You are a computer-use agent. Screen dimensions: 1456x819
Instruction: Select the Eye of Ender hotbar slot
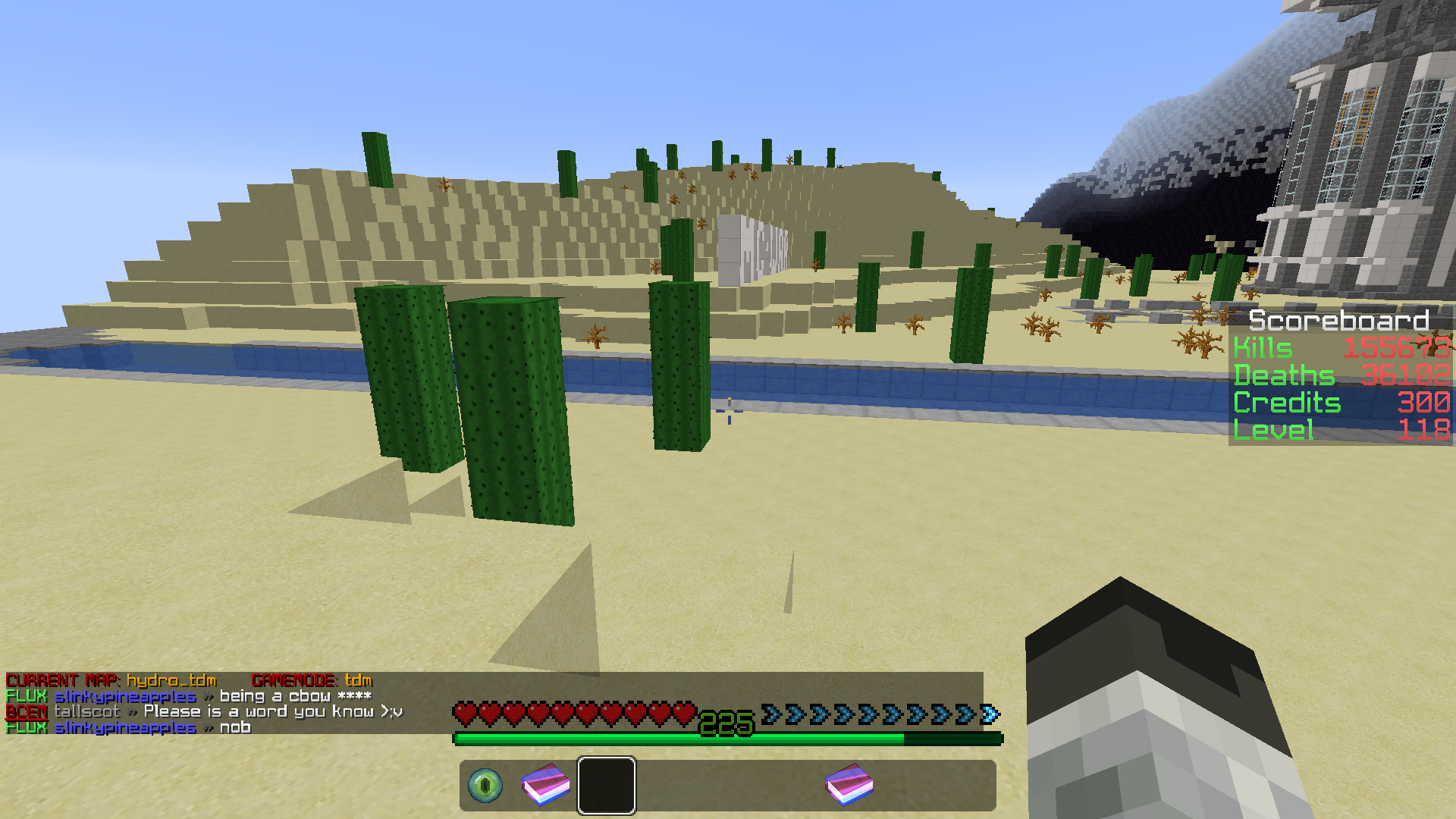click(x=485, y=786)
